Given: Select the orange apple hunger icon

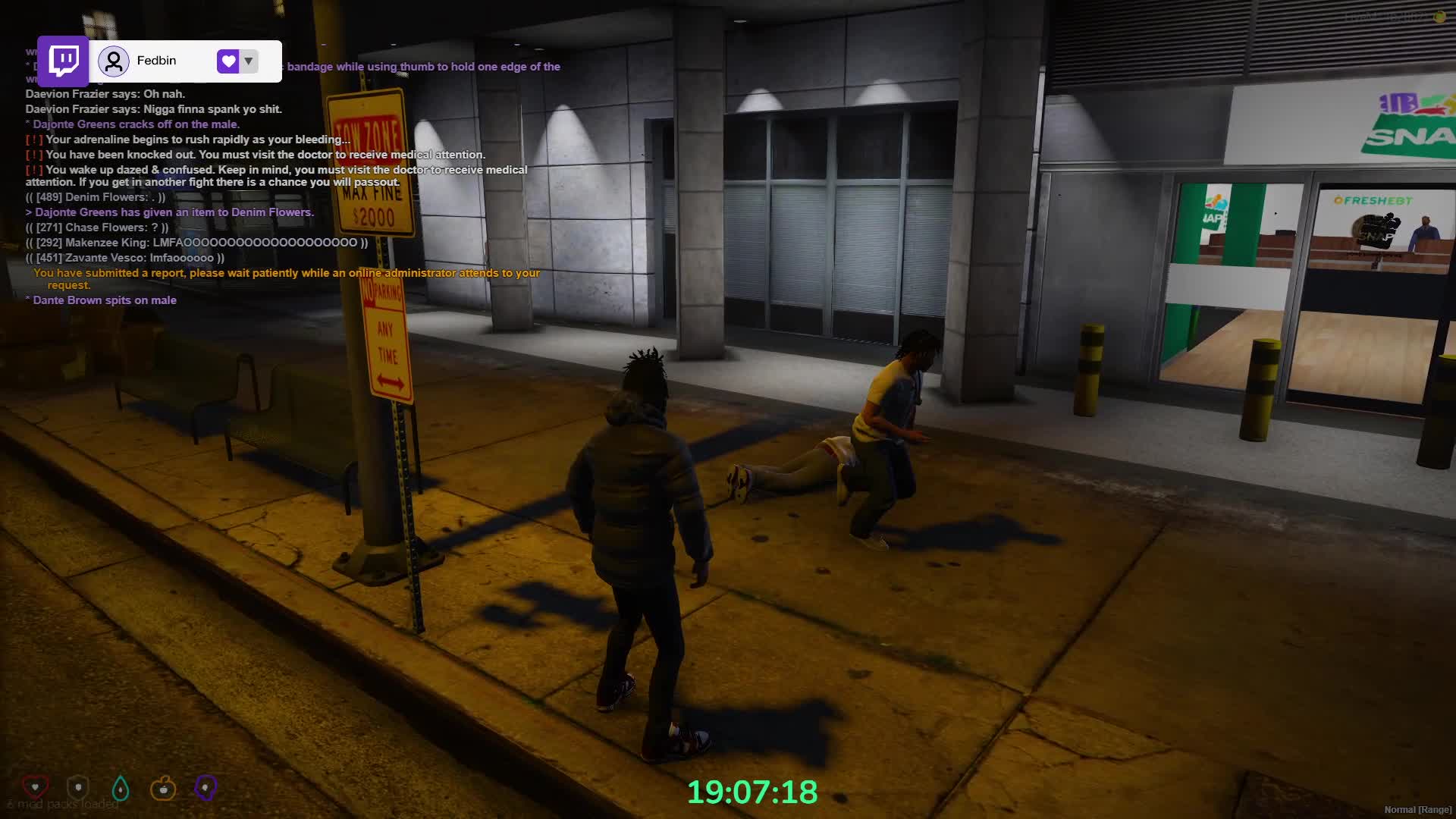Looking at the screenshot, I should [x=163, y=789].
